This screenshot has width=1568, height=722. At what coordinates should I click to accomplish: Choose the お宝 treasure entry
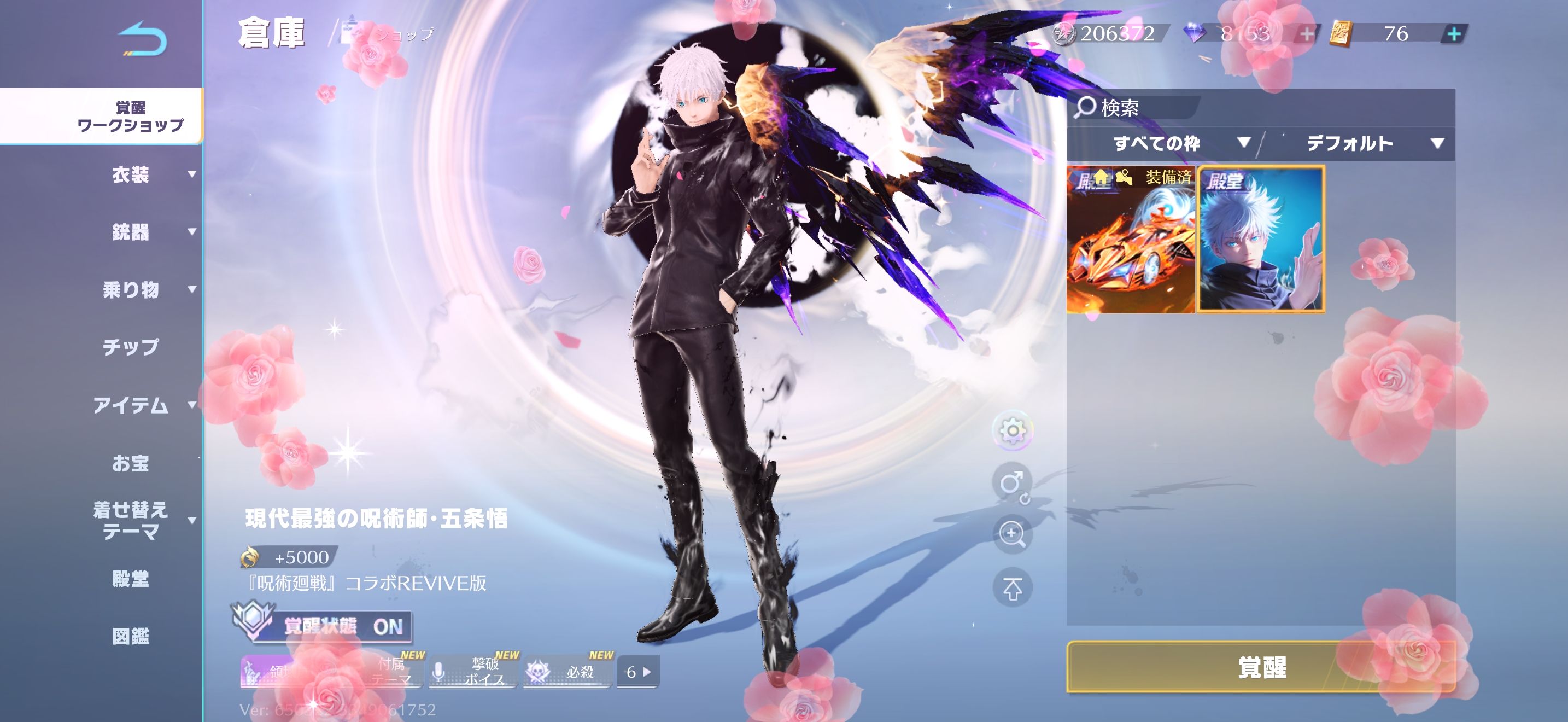coord(130,463)
